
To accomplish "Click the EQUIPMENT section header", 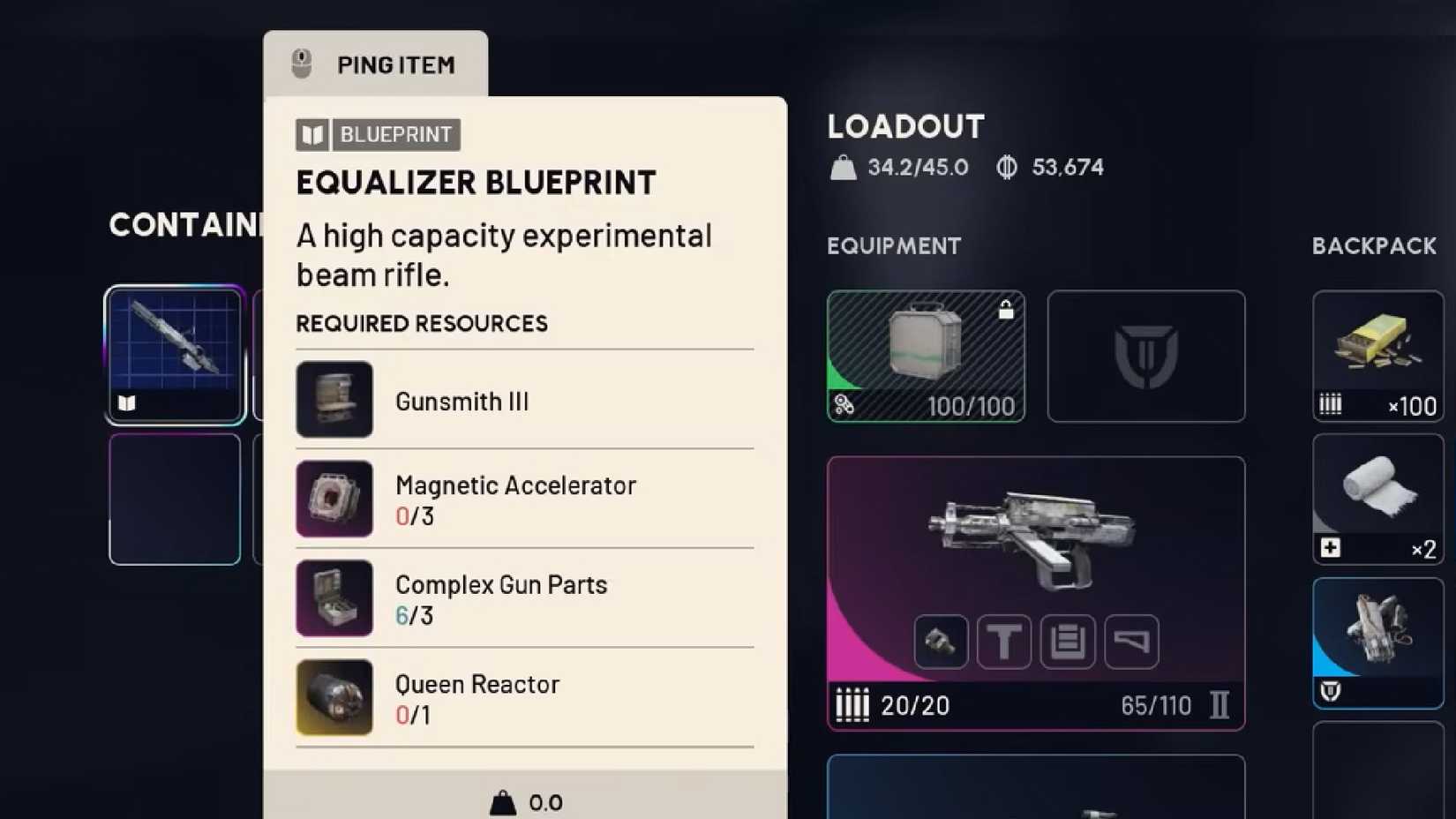I will tap(893, 246).
